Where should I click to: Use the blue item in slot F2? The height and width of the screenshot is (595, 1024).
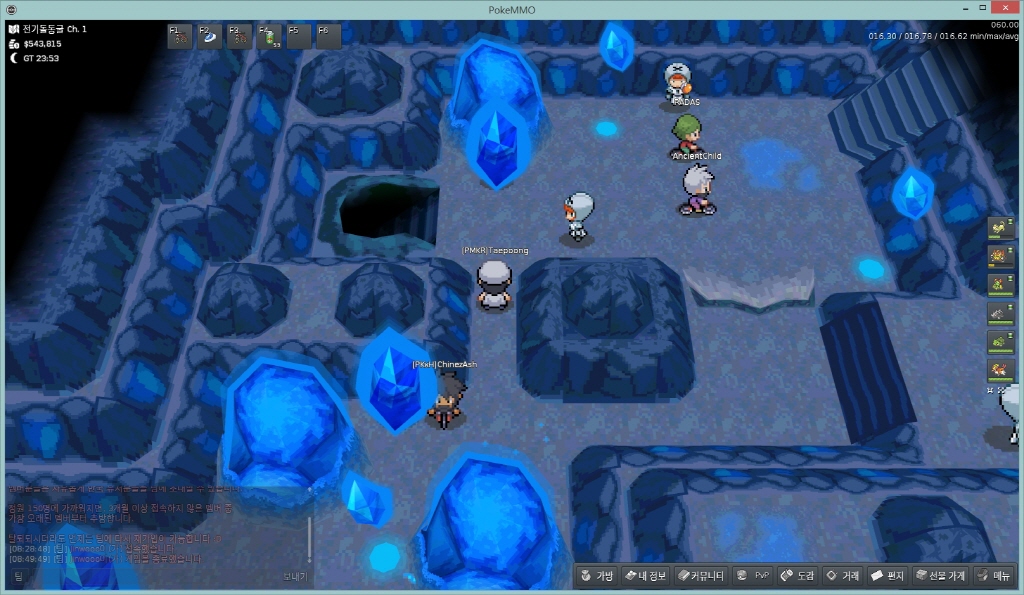210,37
